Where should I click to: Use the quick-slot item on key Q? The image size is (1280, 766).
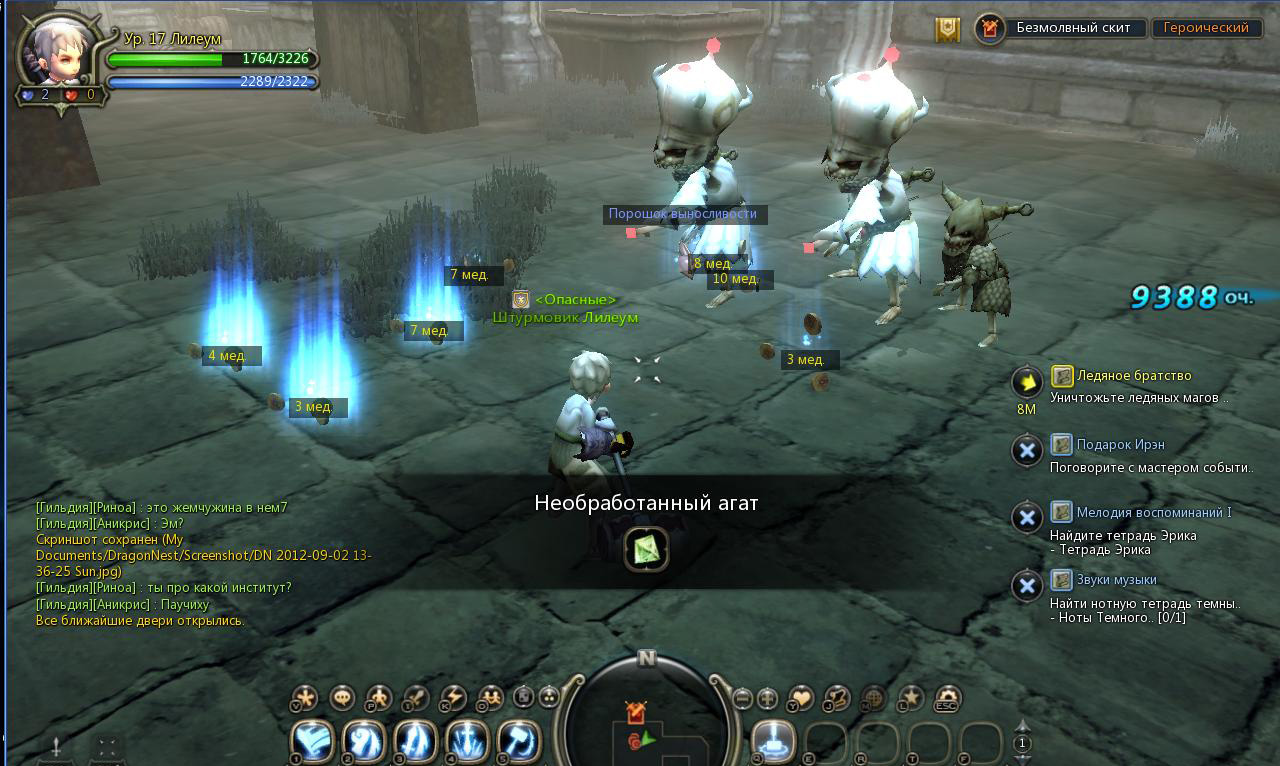(773, 742)
